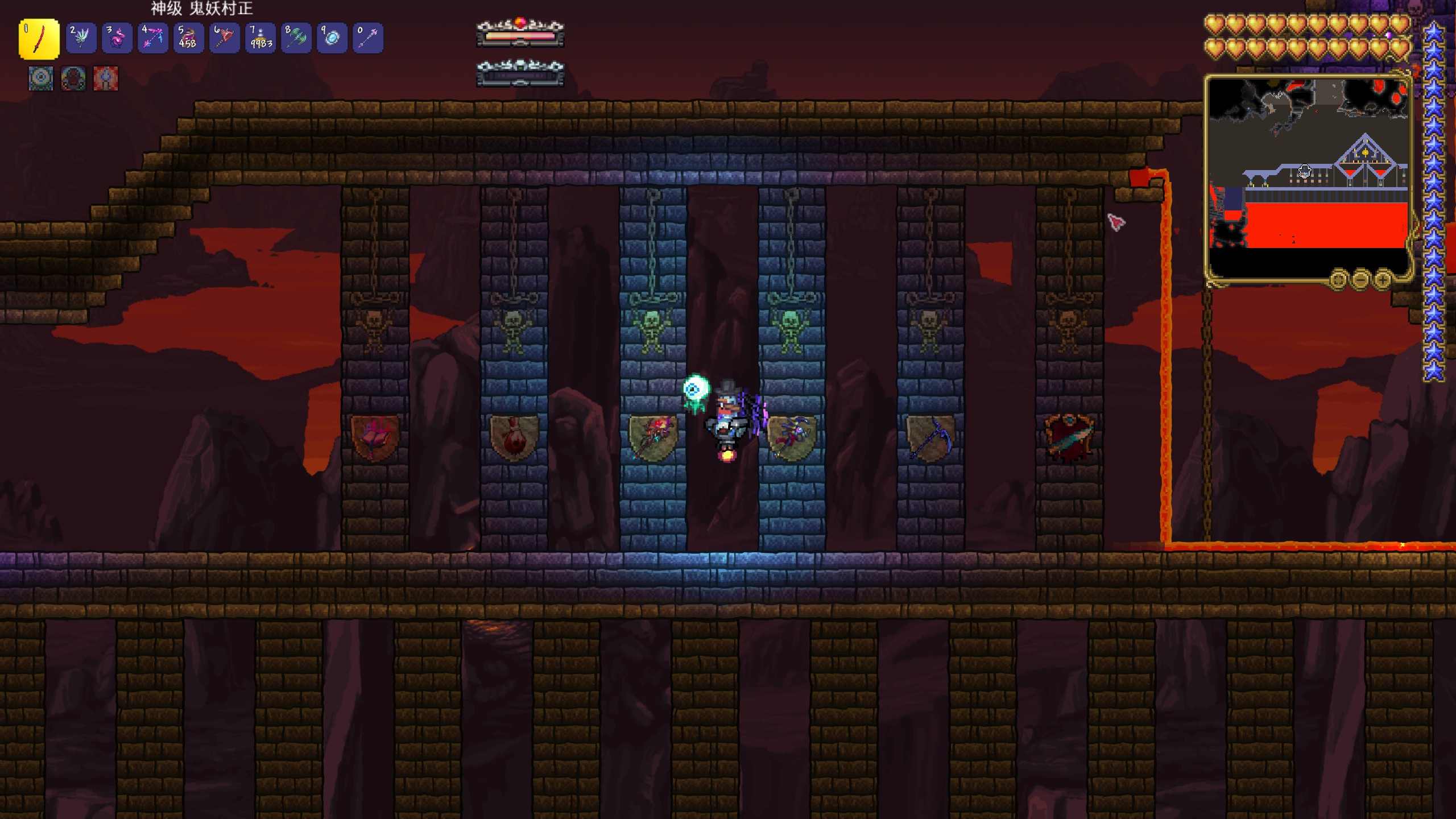This screenshot has width=1456, height=819.
Task: Equip the pink and blue bow in slot 4
Action: 152,38
